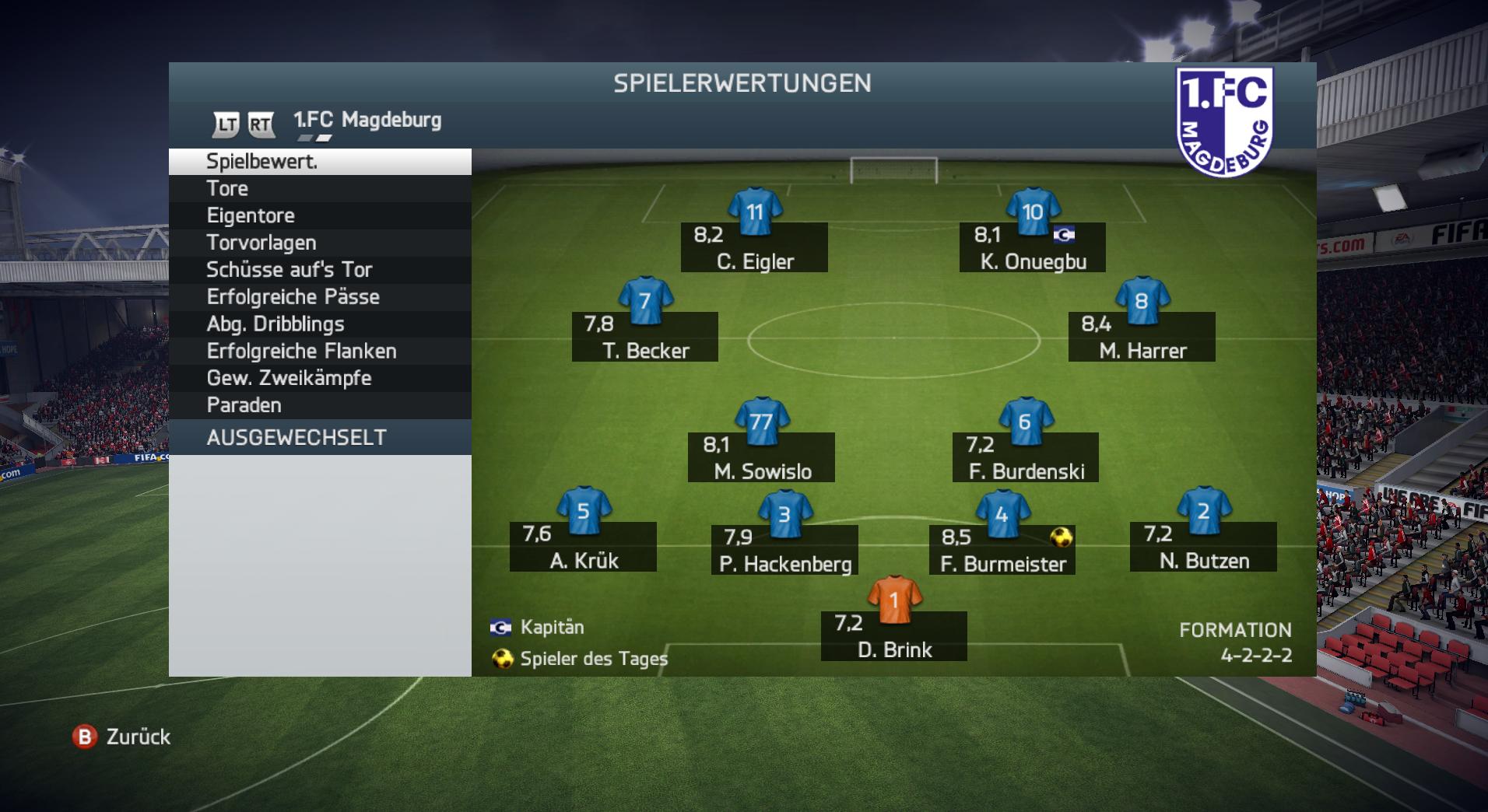Choose T. Becker's shirt number 7
Image resolution: width=1488 pixels, height=812 pixels.
click(644, 301)
